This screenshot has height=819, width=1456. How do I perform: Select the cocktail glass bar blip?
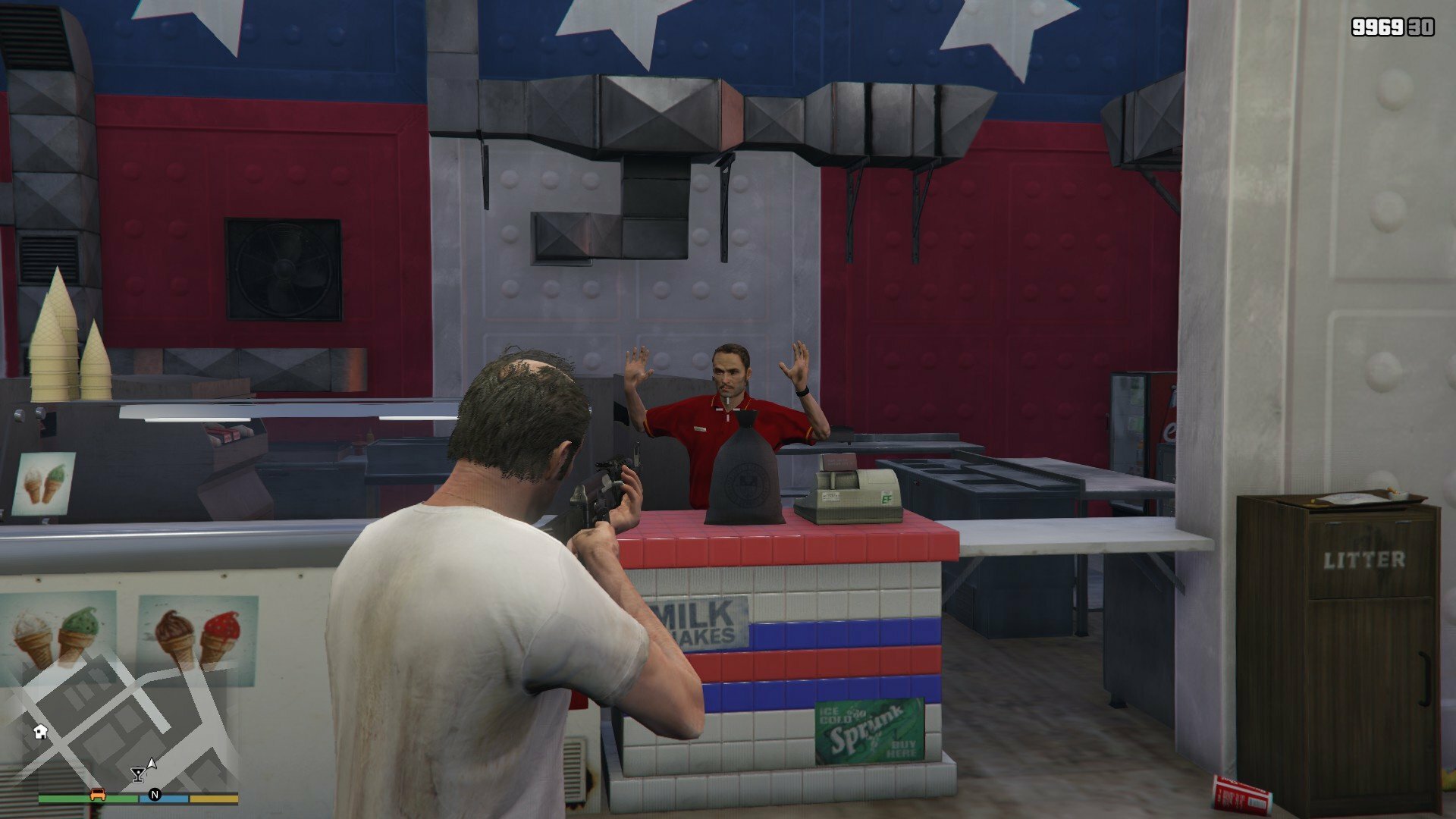point(137,774)
